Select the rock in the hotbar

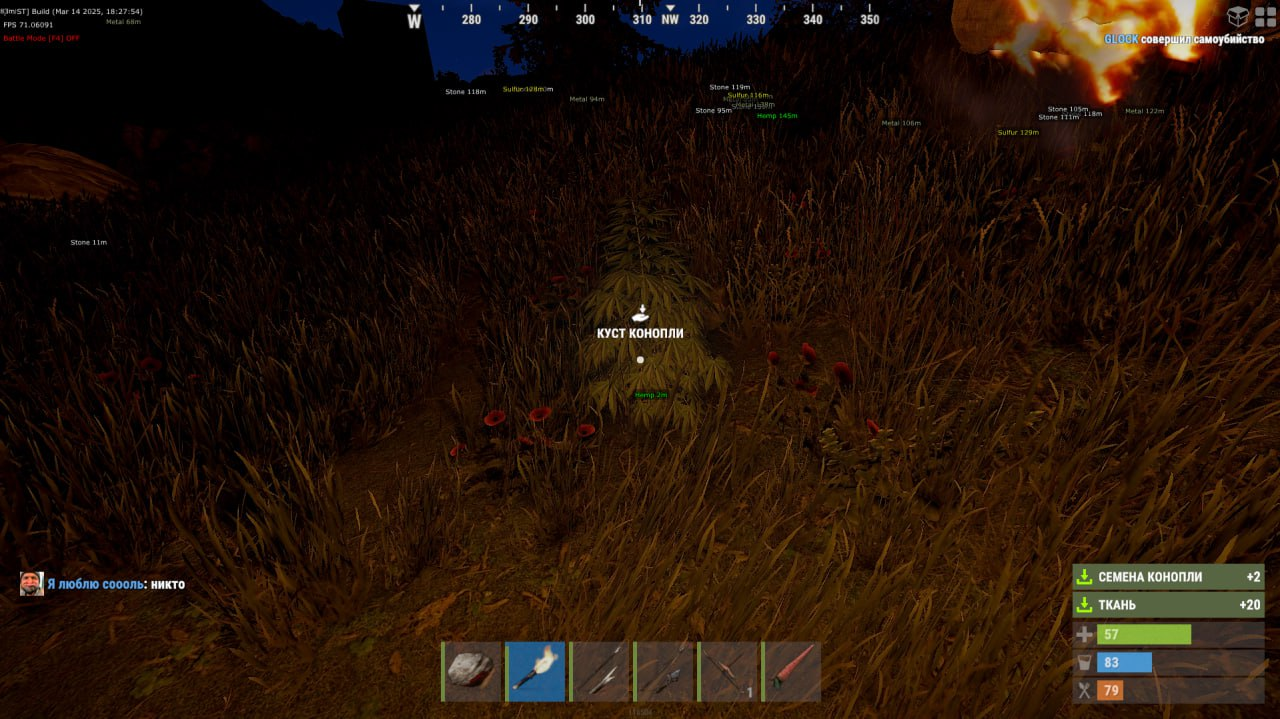pyautogui.click(x=472, y=671)
